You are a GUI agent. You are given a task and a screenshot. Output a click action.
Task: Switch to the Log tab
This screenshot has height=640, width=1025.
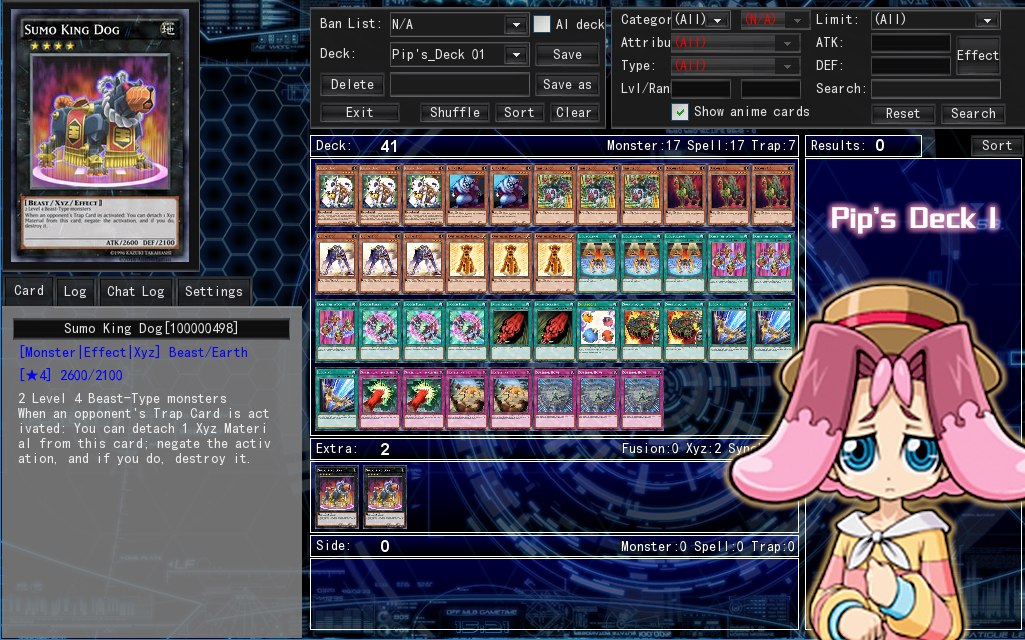point(75,292)
